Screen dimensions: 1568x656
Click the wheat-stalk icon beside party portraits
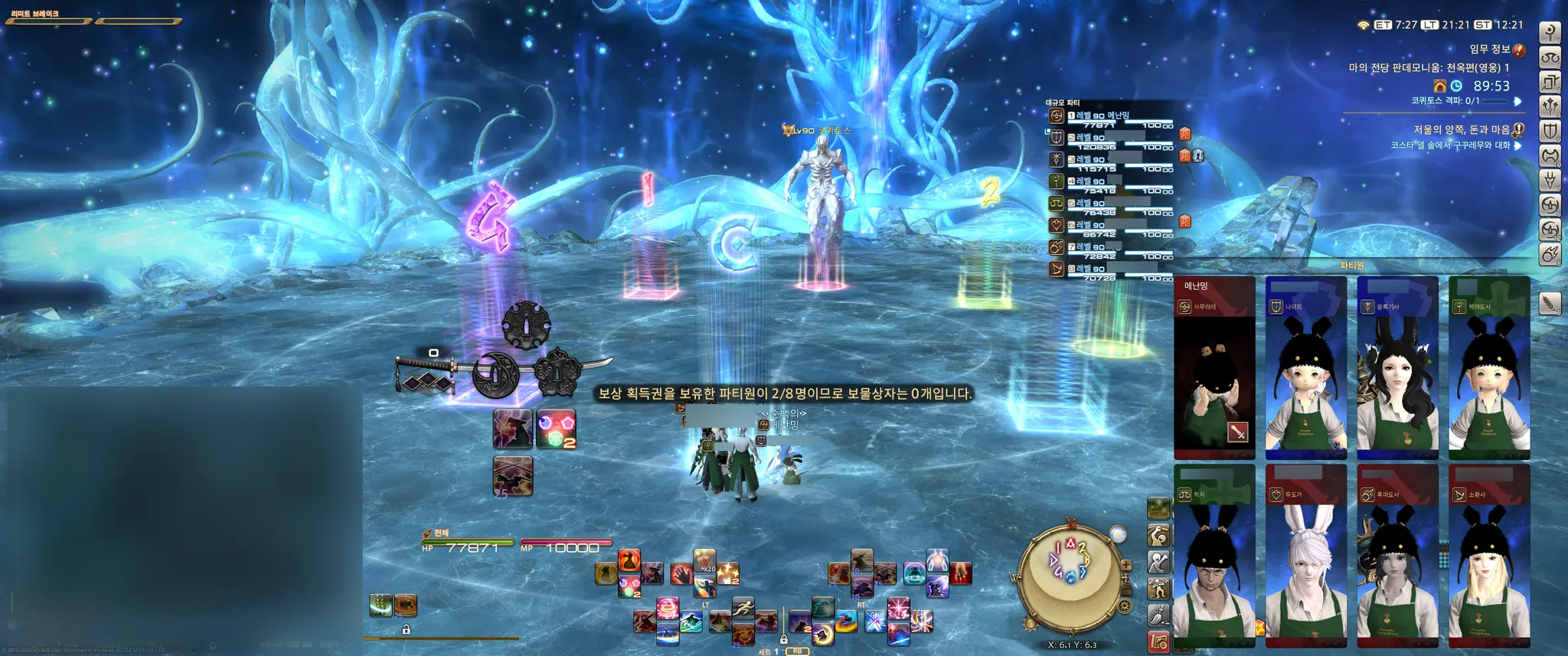[x=1550, y=304]
